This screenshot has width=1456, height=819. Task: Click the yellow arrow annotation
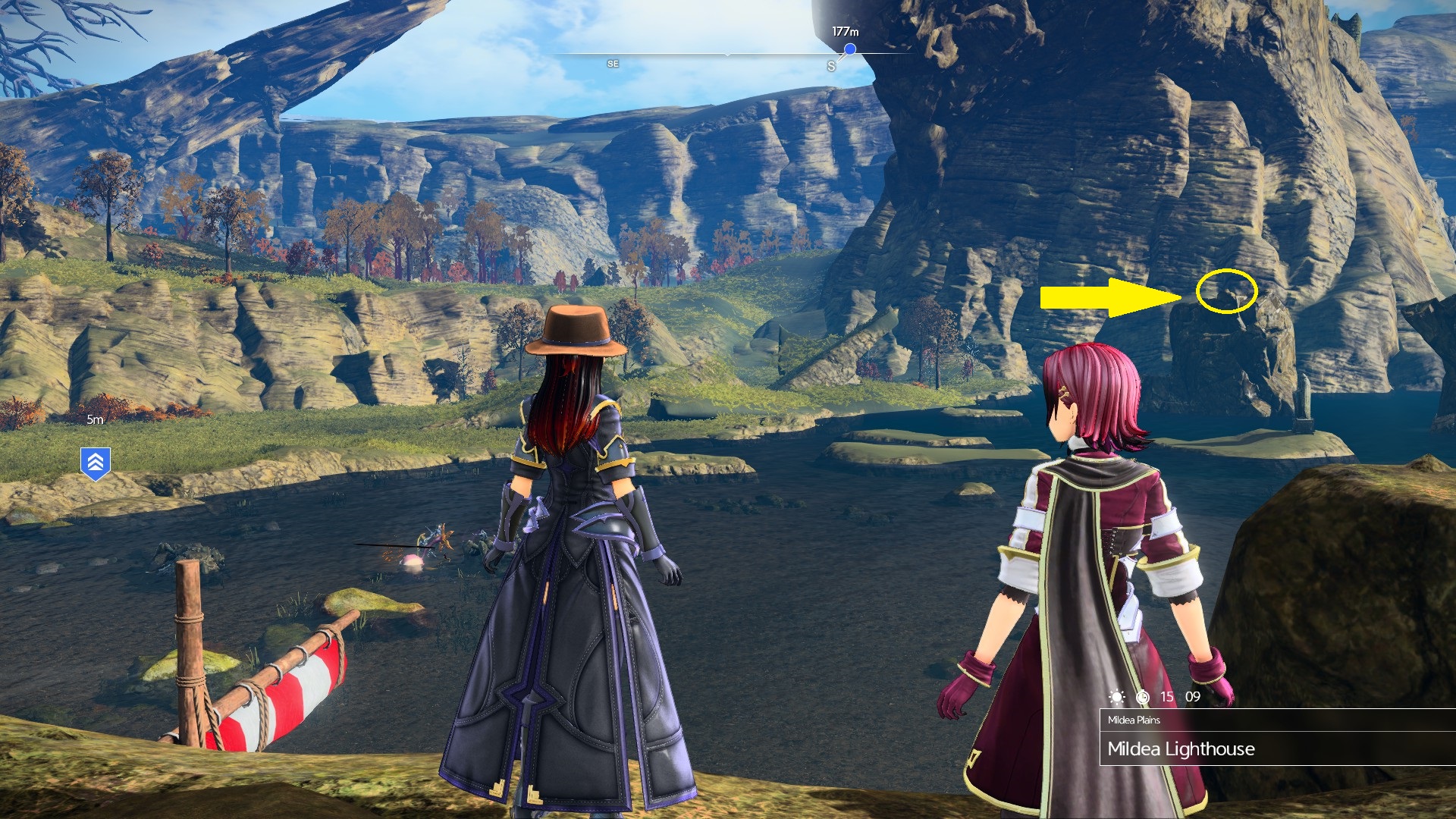tap(1107, 297)
